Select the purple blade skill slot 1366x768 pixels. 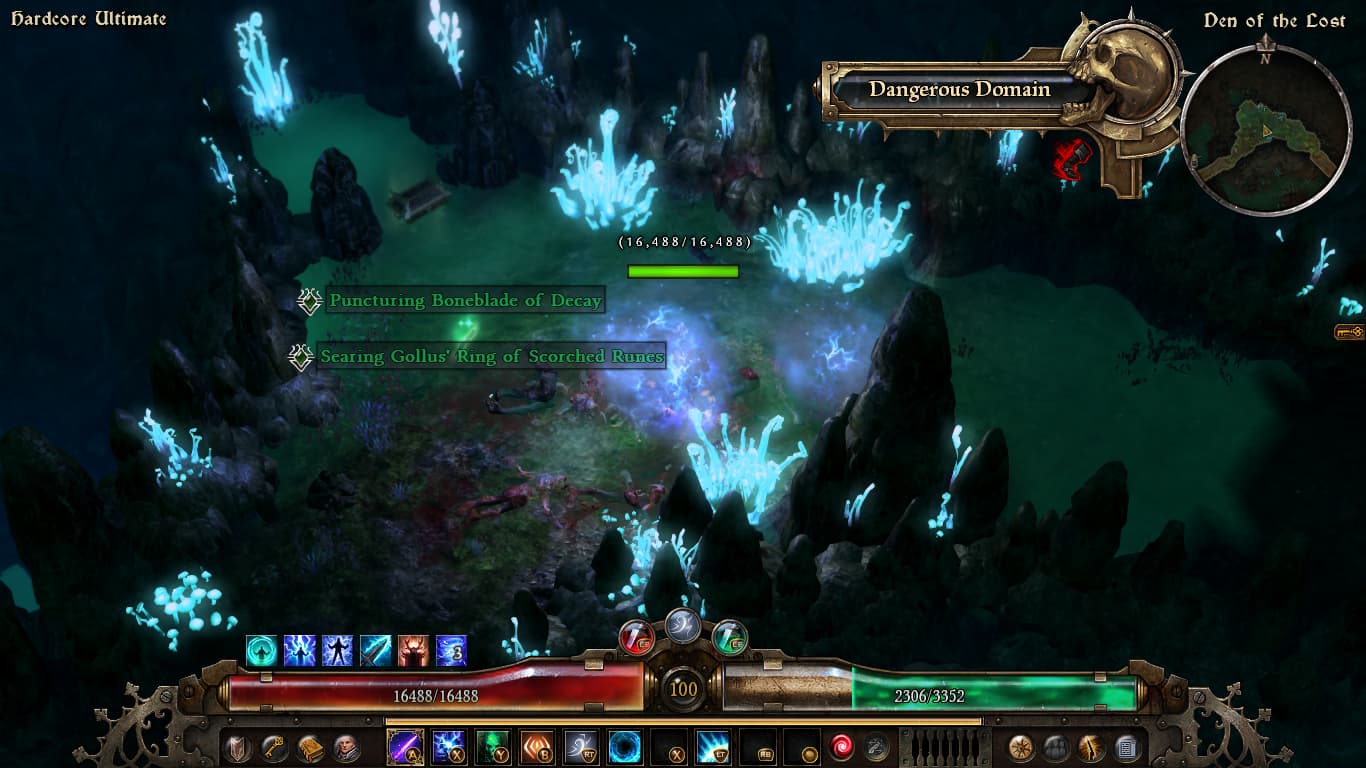tap(405, 747)
